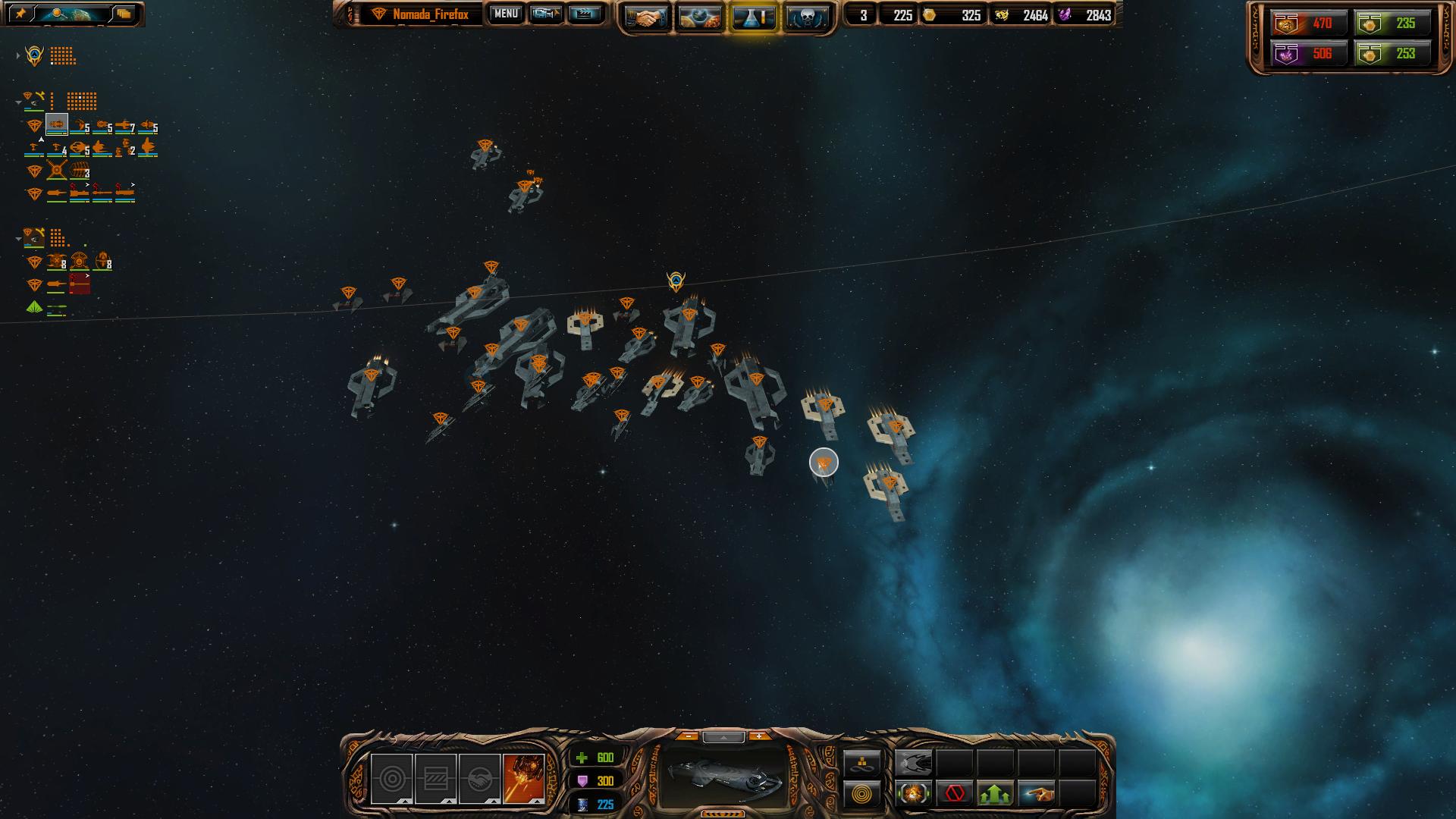Click the orange plus button above ship portrait
Viewport: 1456px width, 819px height.
759,736
